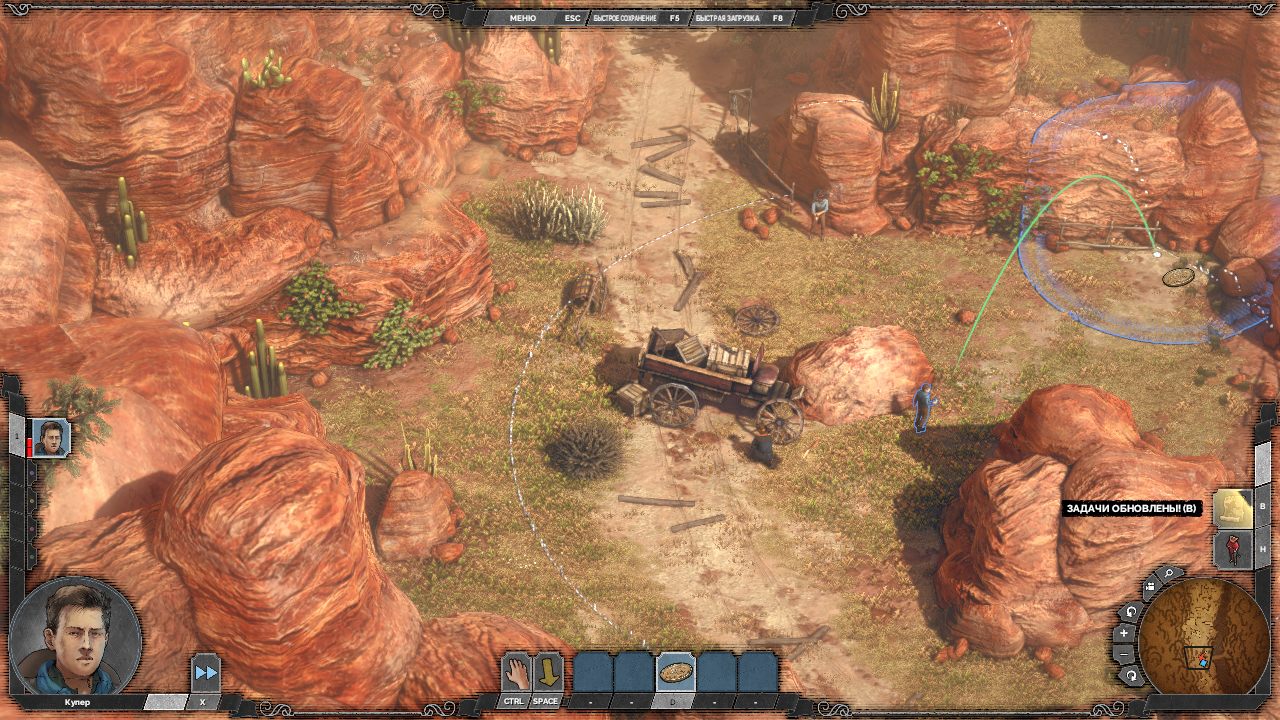The image size is (1280, 720).
Task: Open the МЕНЮ game menu
Action: pyautogui.click(x=523, y=18)
